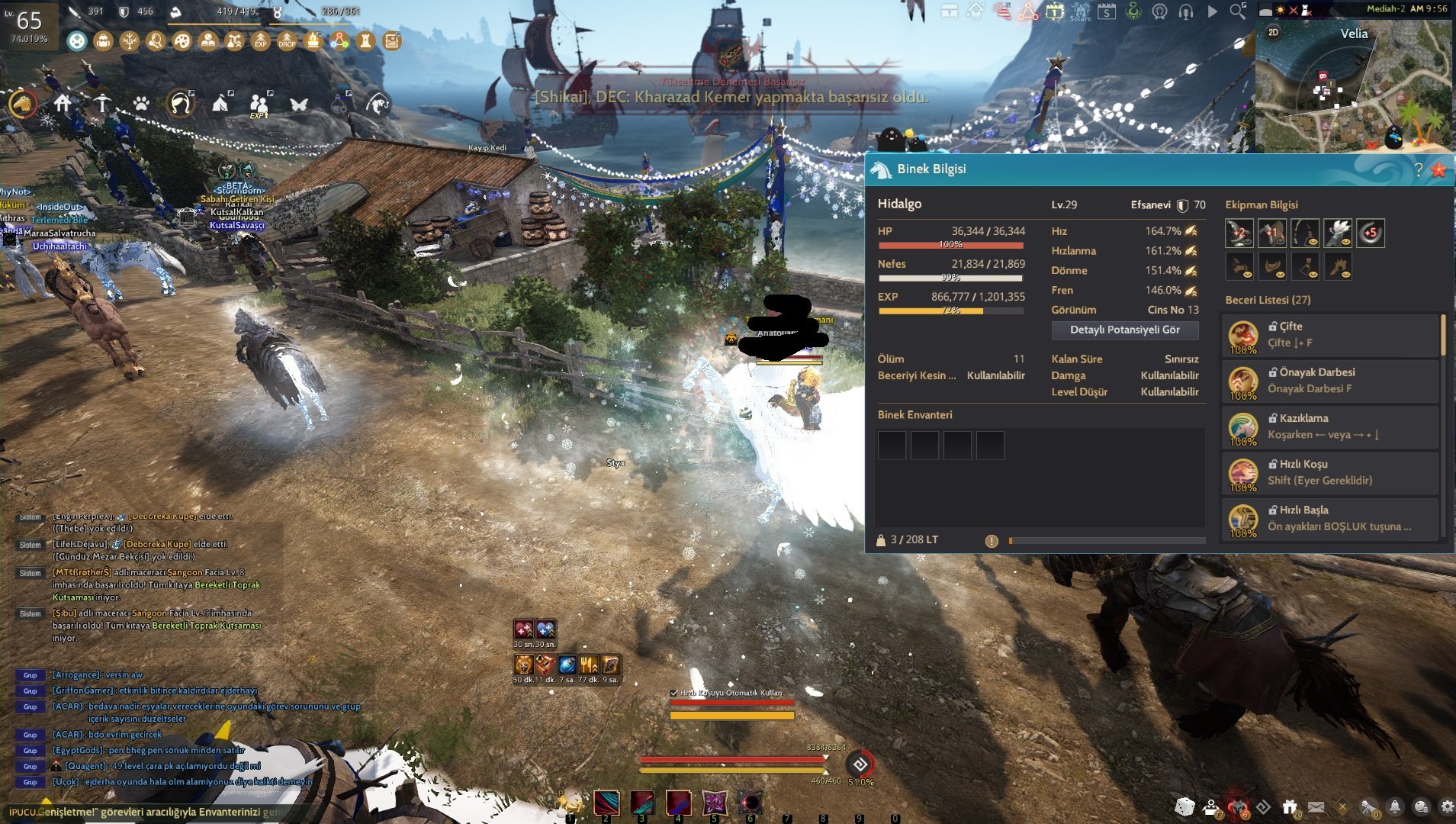Click the horse emblem icon in the top bar
The height and width of the screenshot is (824, 1456).
(1159, 11)
